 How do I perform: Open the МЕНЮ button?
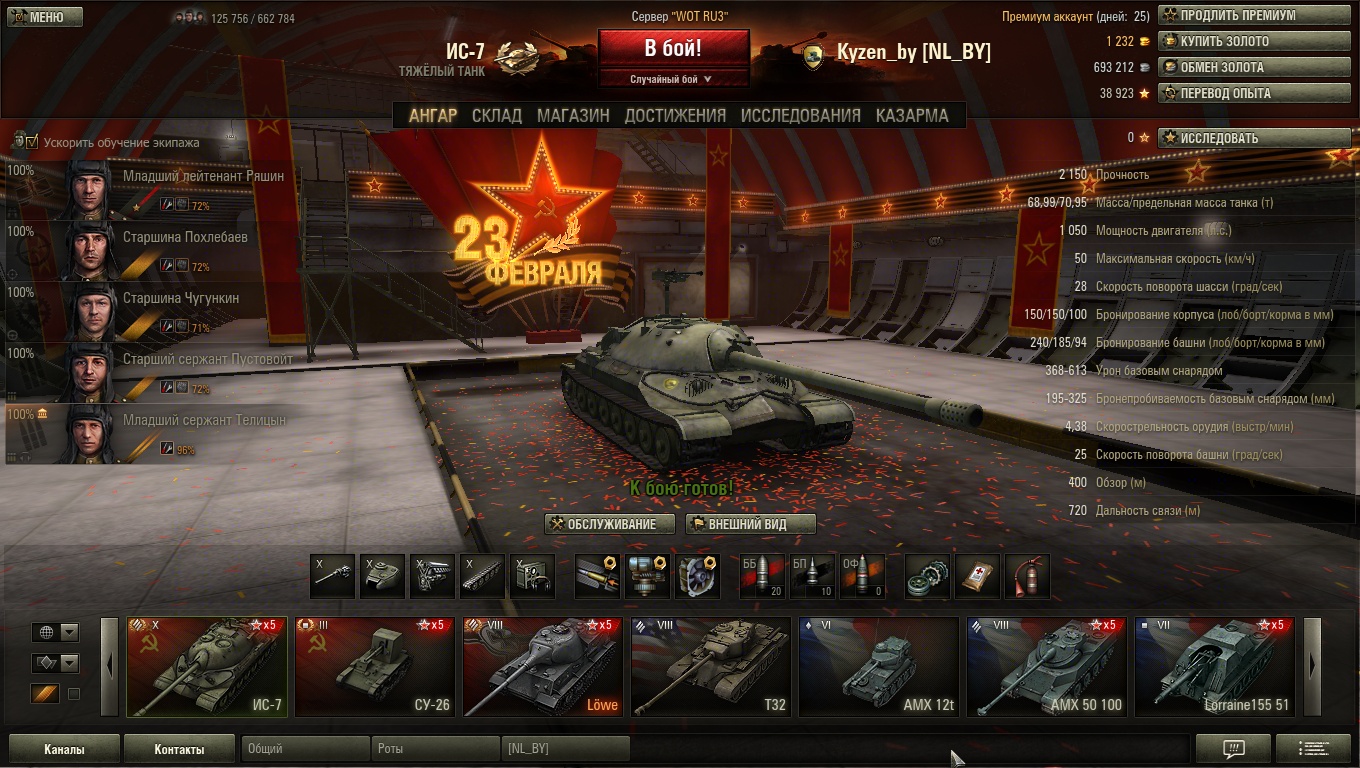[44, 17]
